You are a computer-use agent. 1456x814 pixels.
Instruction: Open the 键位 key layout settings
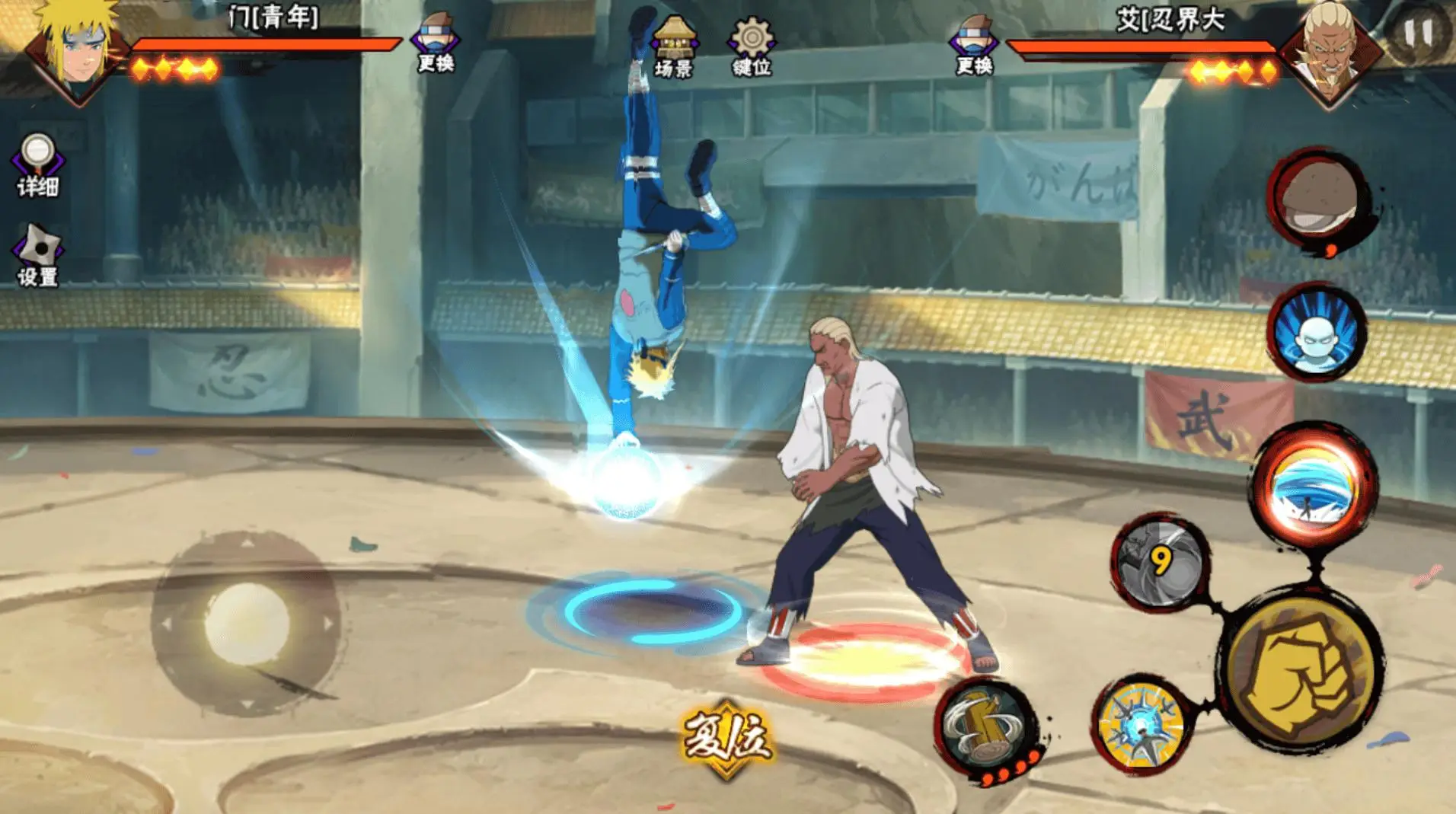(x=752, y=47)
